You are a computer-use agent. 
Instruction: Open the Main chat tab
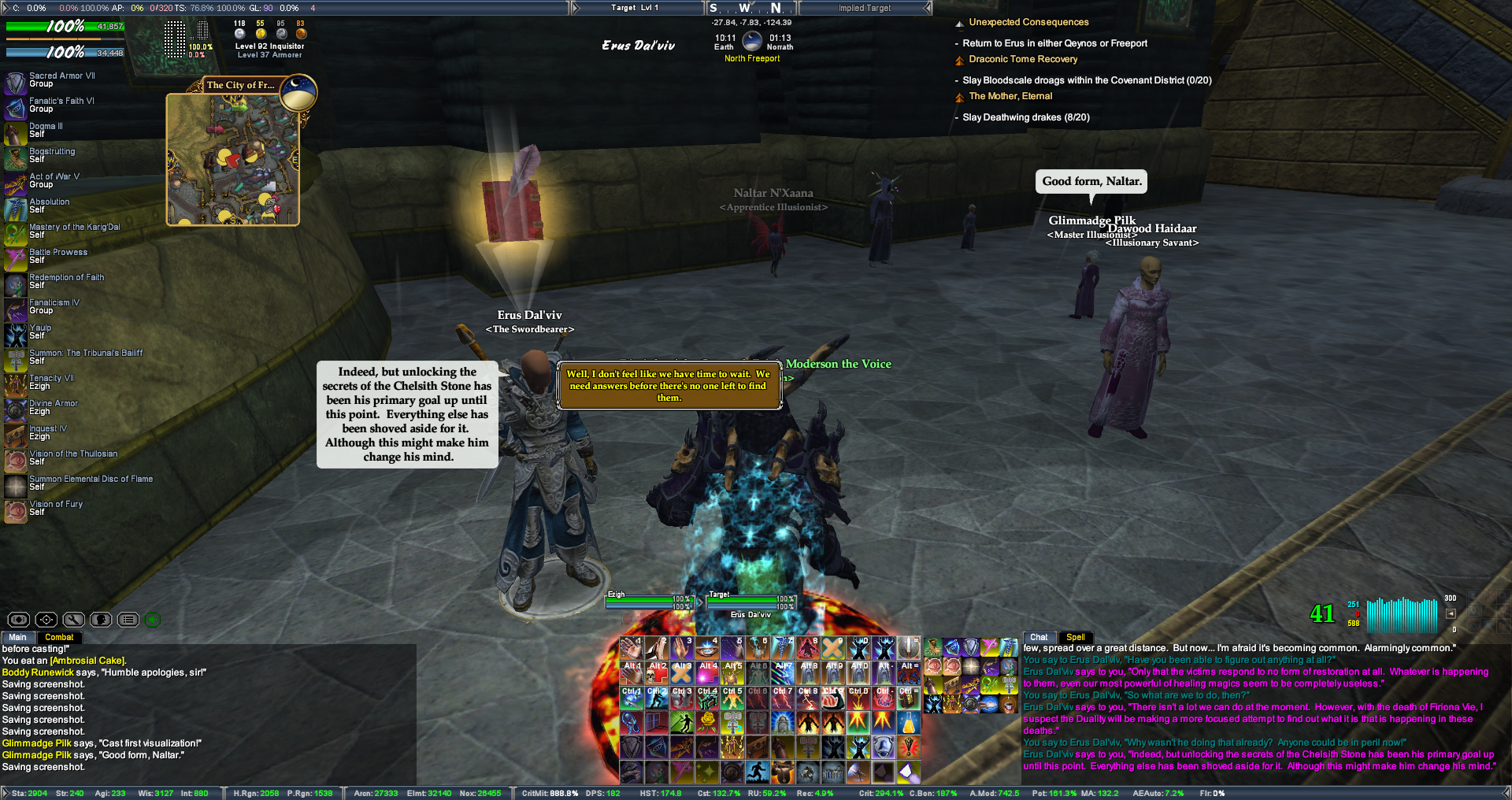point(18,637)
